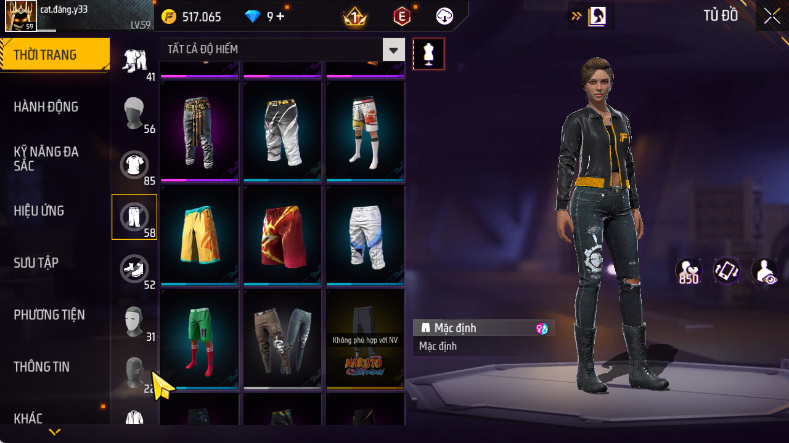789x443 pixels.
Task: Show the shoes category with 52 items
Action: (x=133, y=268)
